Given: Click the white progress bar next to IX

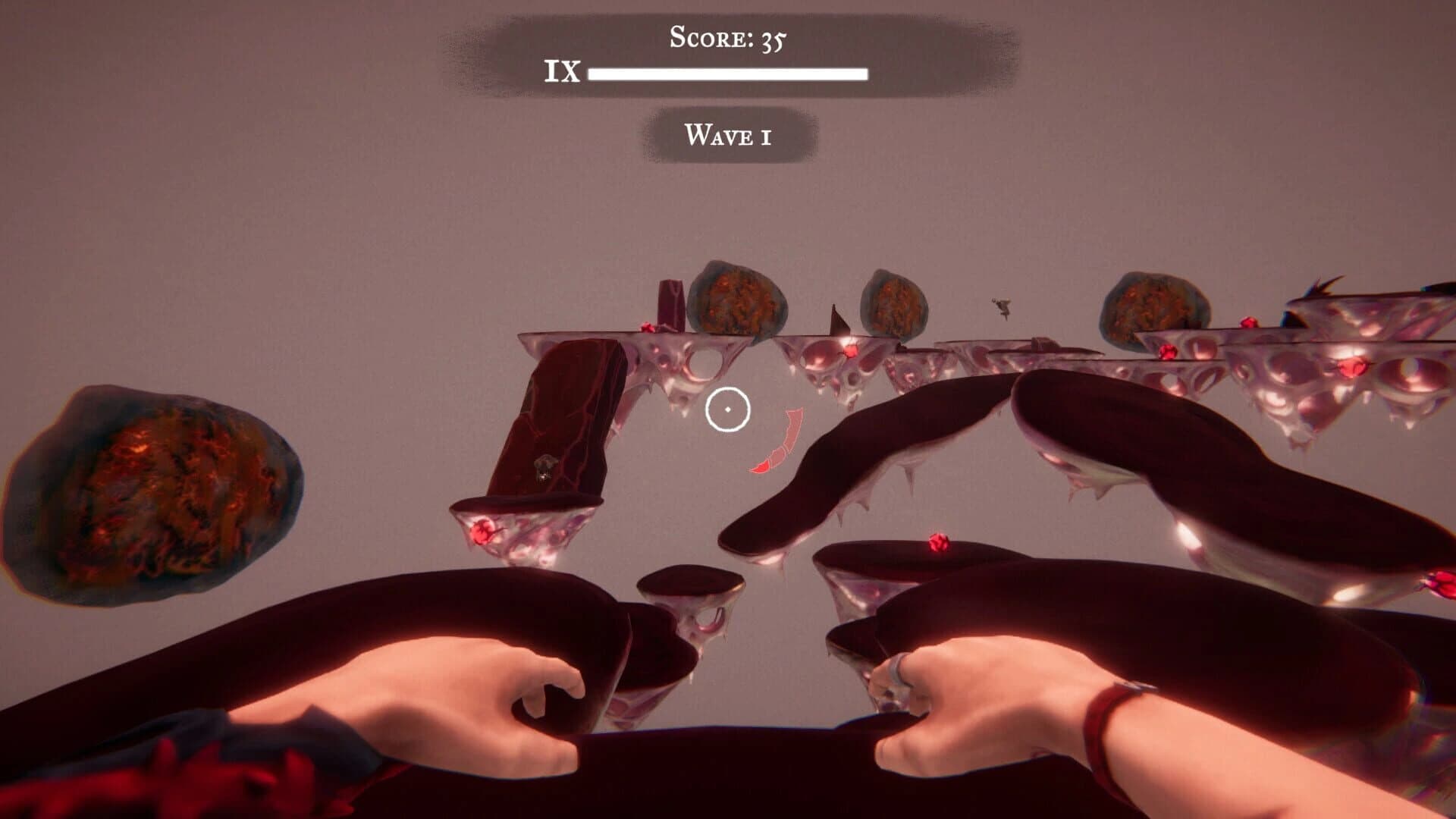Looking at the screenshot, I should tap(728, 74).
